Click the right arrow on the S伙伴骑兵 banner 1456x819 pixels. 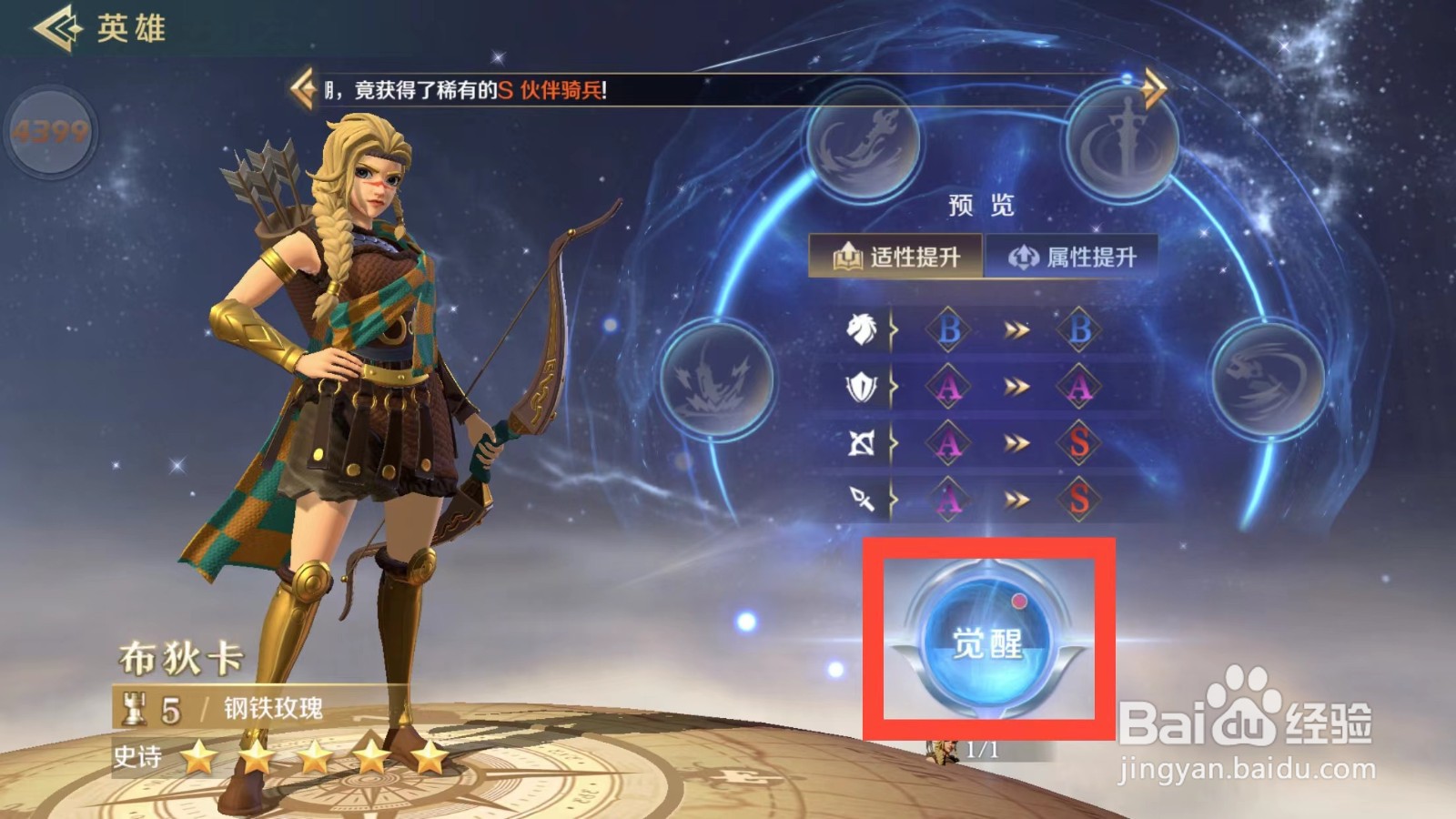coord(1154,86)
